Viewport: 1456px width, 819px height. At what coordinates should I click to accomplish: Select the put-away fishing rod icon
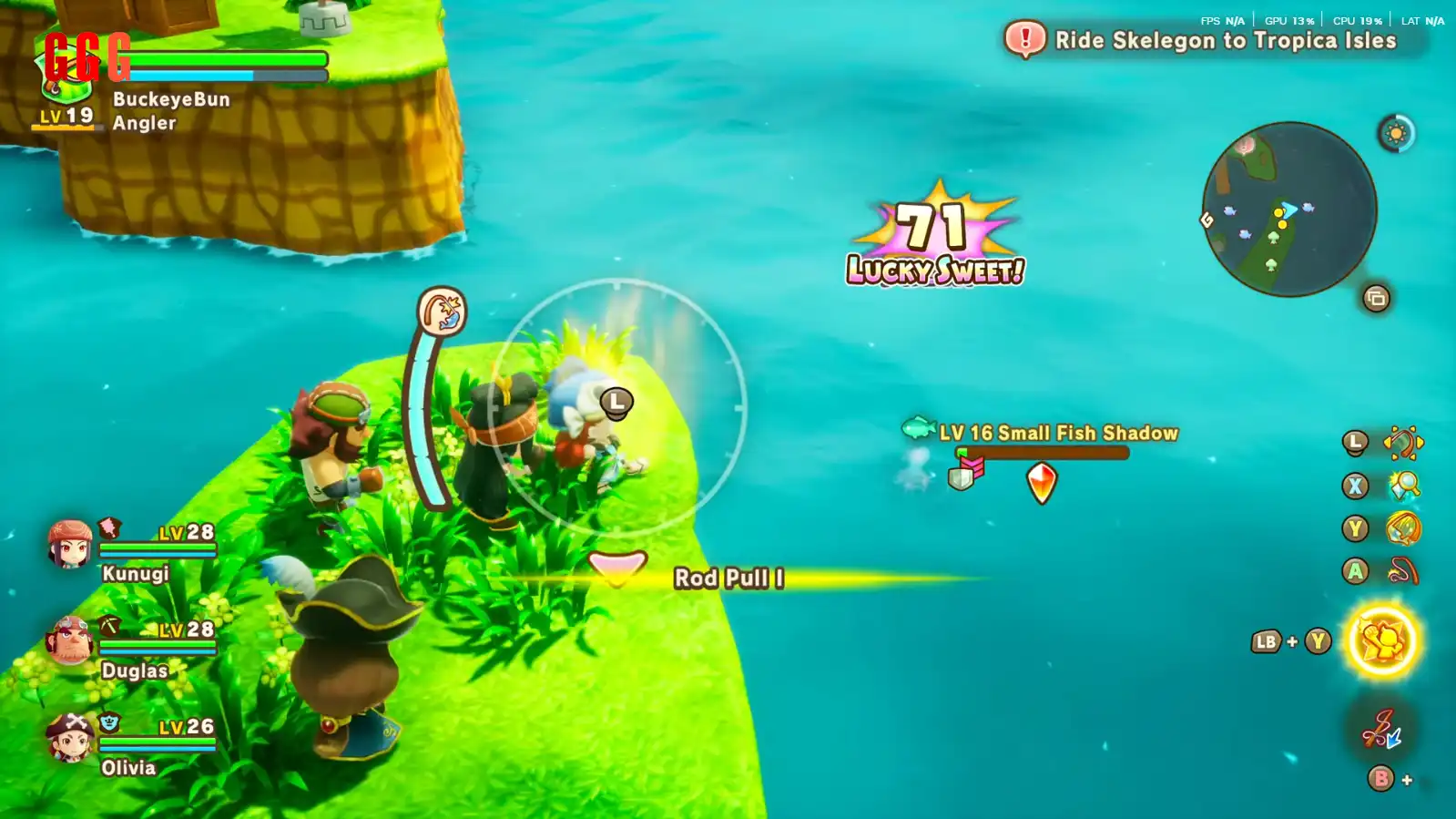tap(1381, 730)
